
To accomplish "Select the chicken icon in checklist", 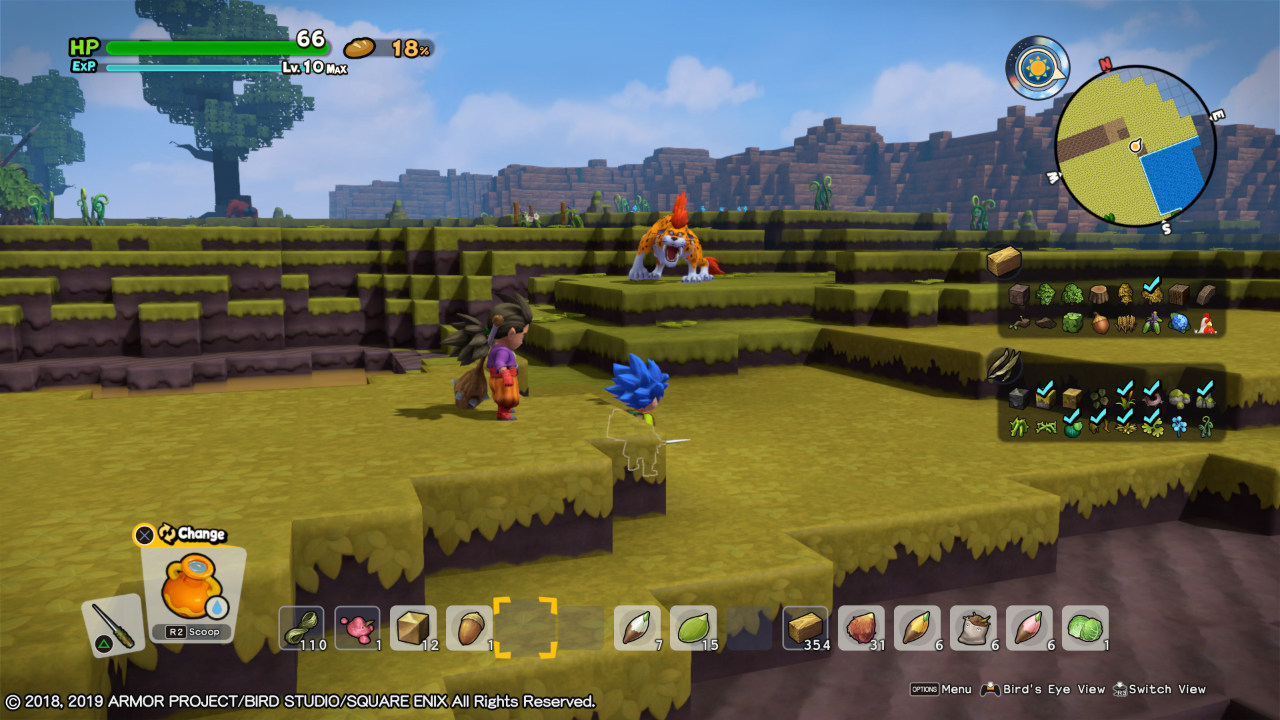I will (1205, 324).
